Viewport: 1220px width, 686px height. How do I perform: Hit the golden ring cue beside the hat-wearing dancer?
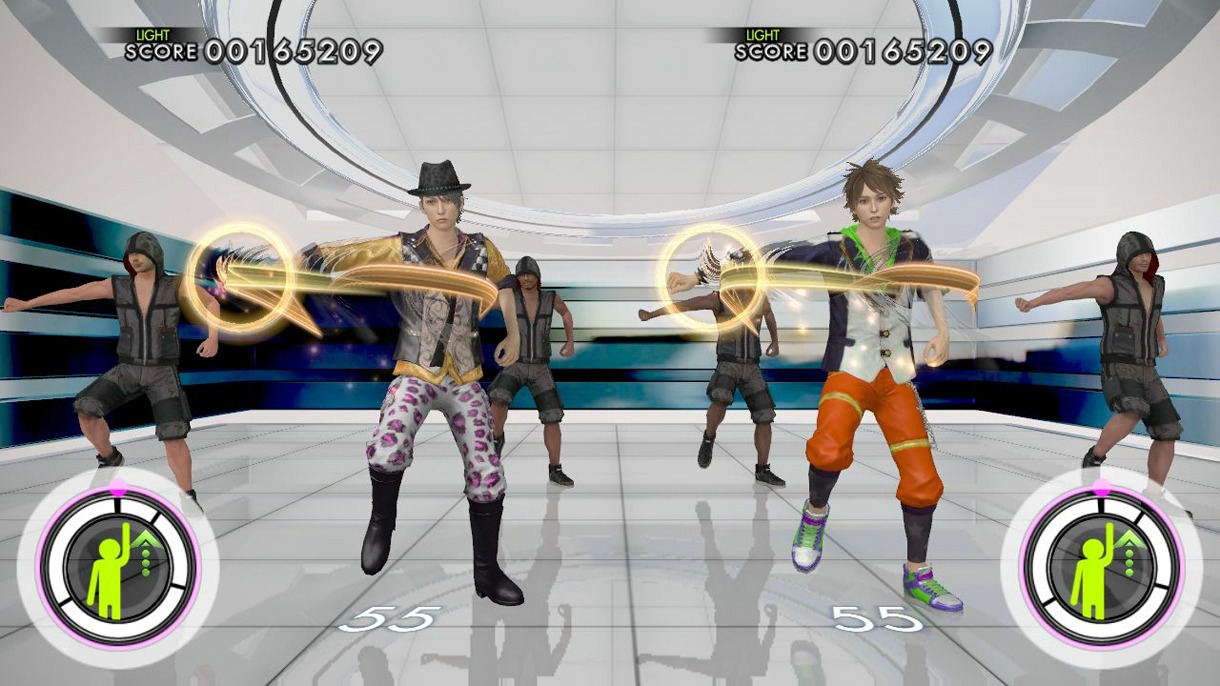pyautogui.click(x=239, y=277)
